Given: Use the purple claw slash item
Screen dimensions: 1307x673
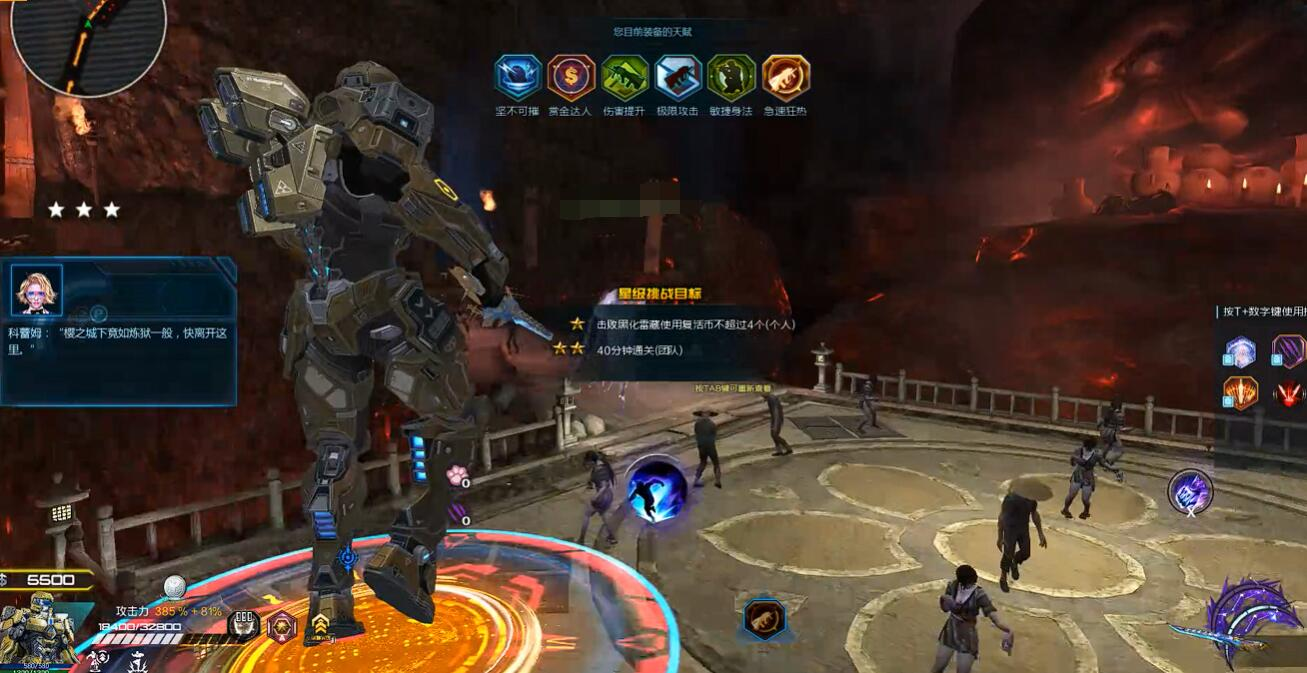Looking at the screenshot, I should click(1288, 352).
